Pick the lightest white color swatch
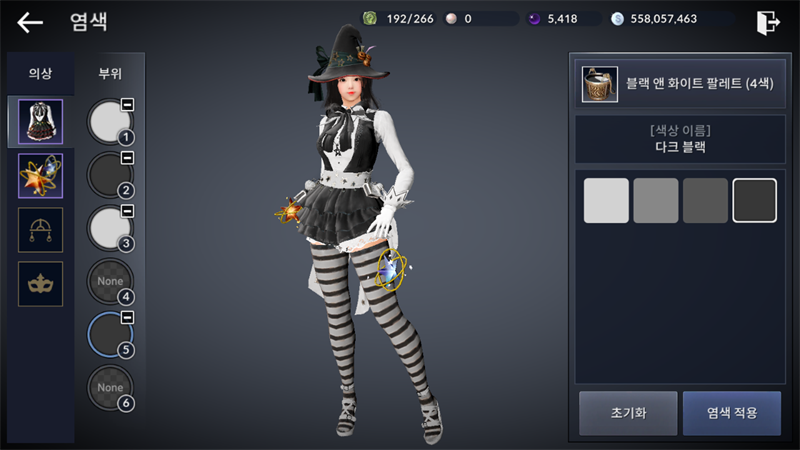Screen dimensions: 800x450 tap(606, 200)
